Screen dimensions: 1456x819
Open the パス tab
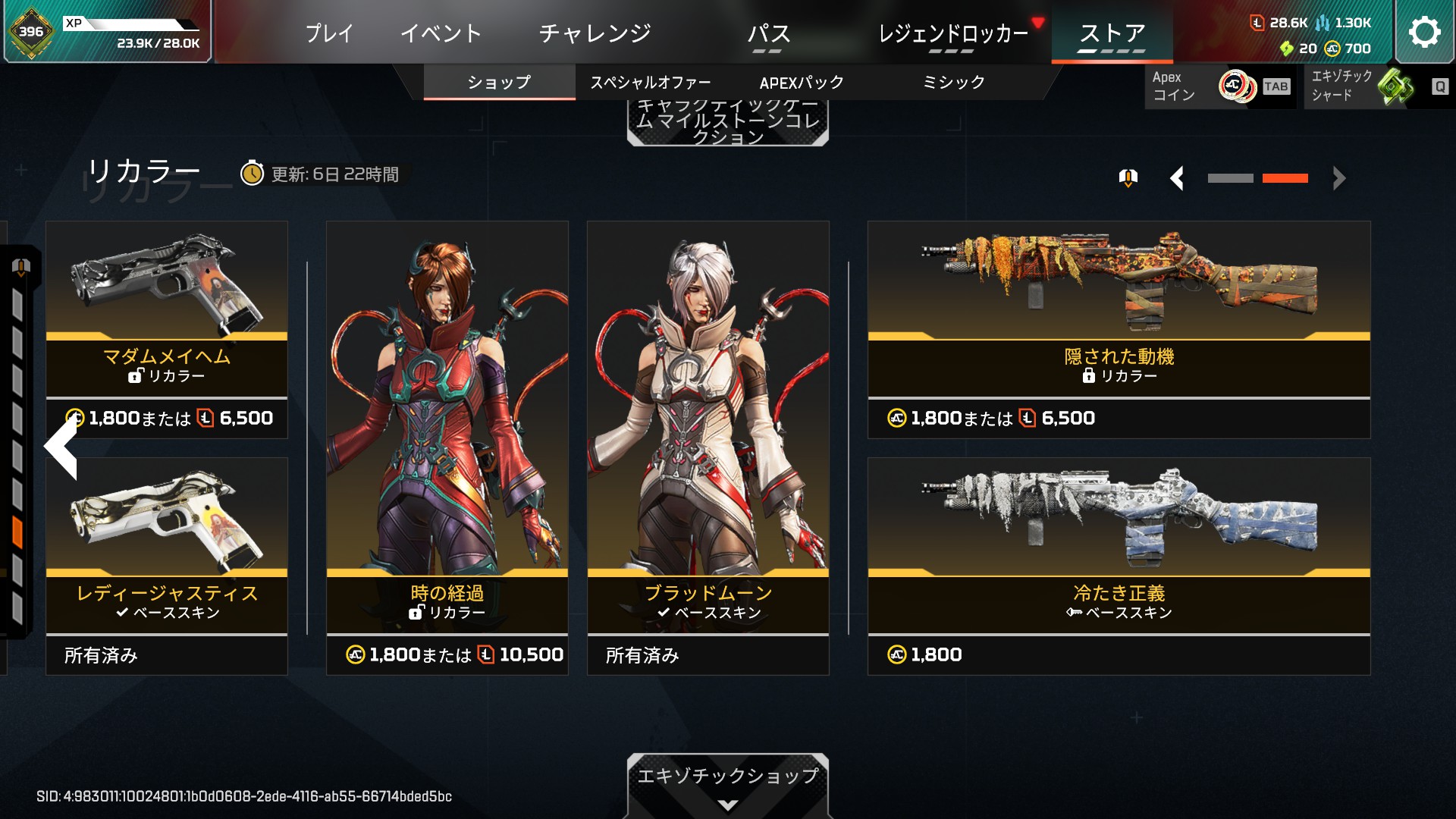768,33
